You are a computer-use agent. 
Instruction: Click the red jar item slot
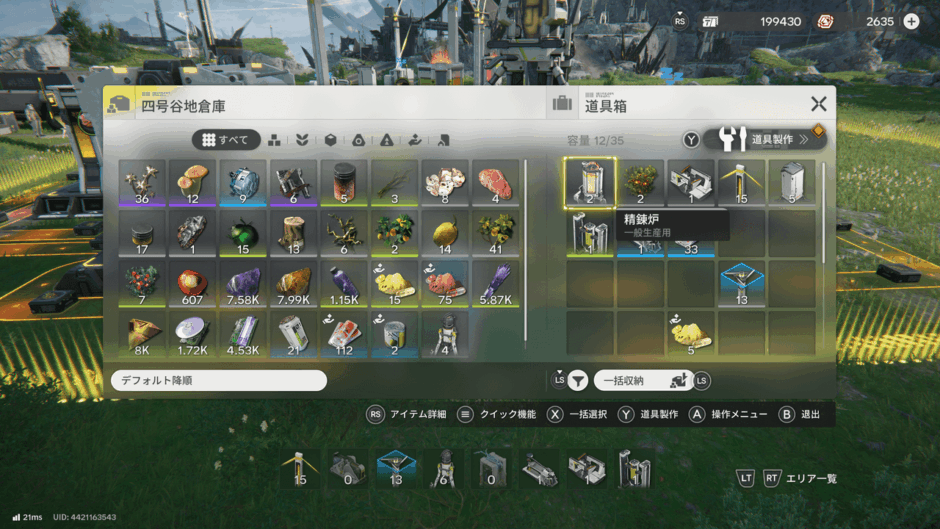click(345, 183)
